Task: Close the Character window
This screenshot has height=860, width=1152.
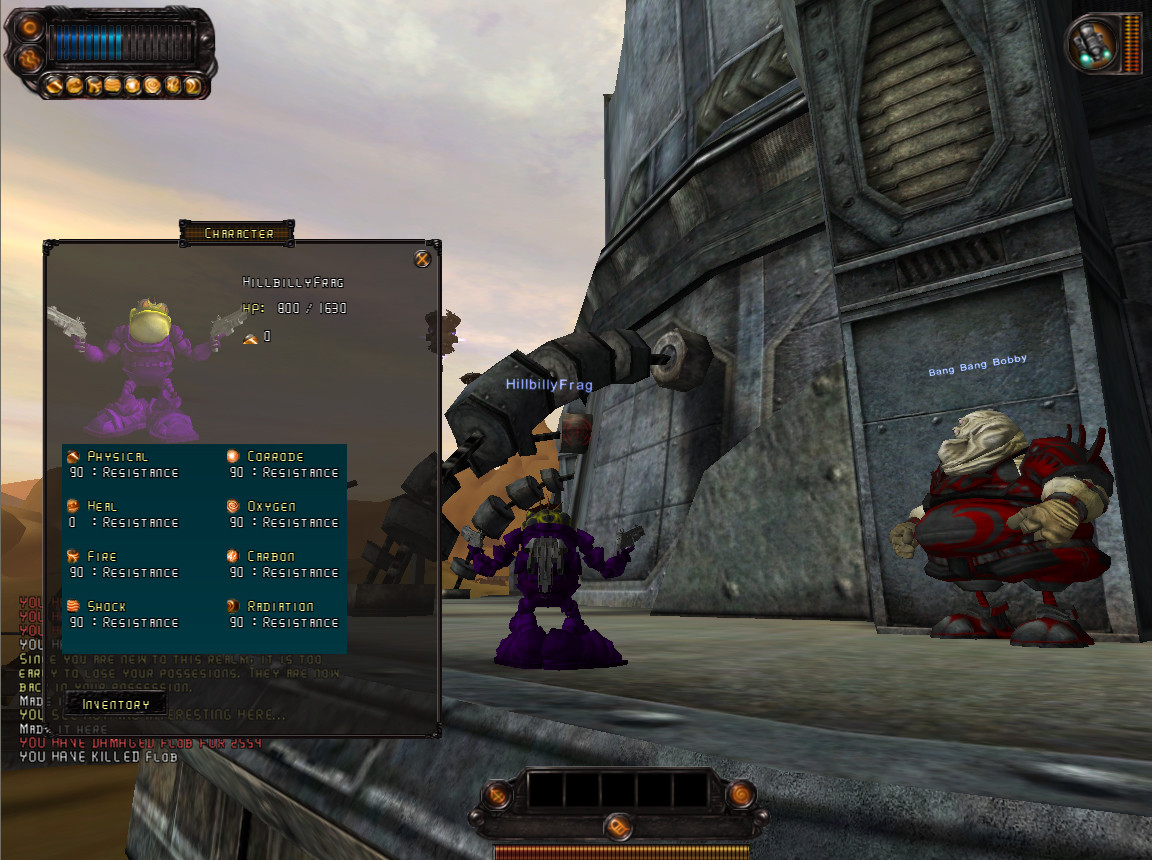Action: tap(422, 260)
